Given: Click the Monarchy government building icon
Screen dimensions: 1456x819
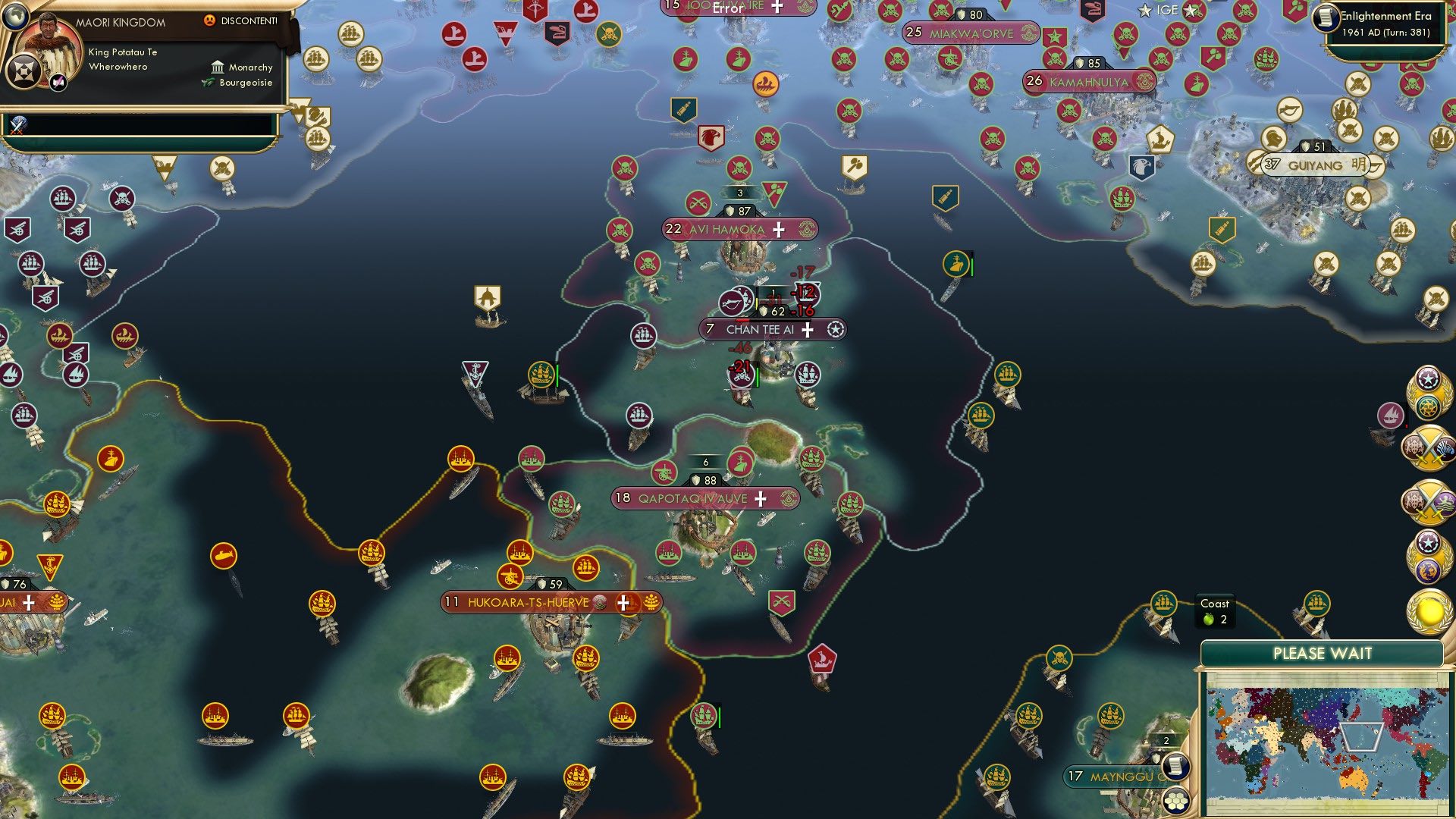Looking at the screenshot, I should 218,67.
